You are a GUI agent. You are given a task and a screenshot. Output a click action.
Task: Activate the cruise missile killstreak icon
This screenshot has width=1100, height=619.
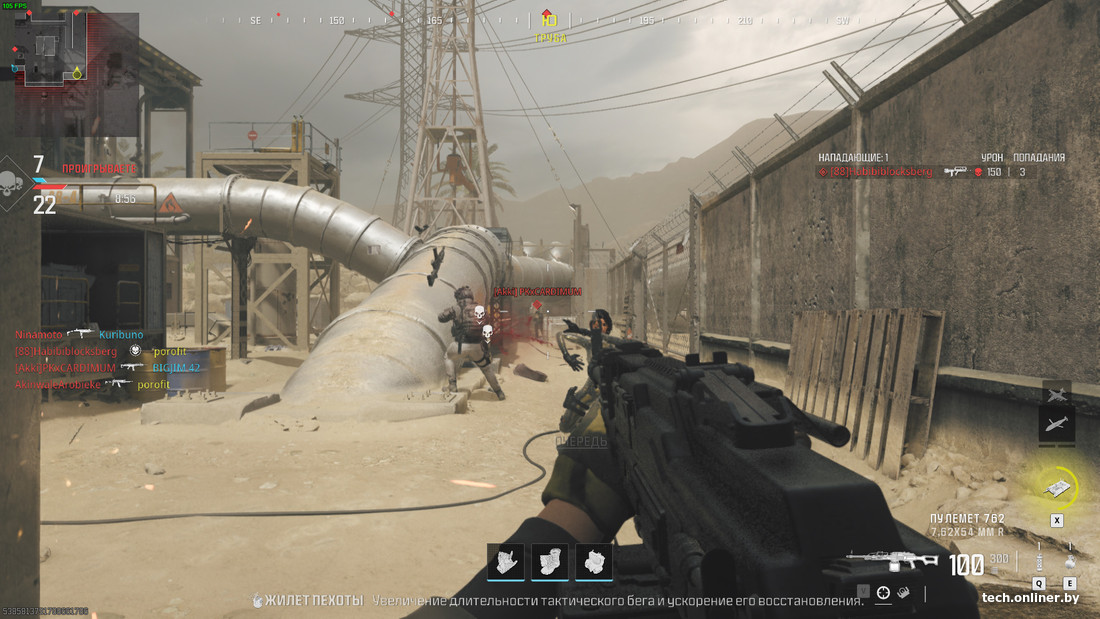1057,425
